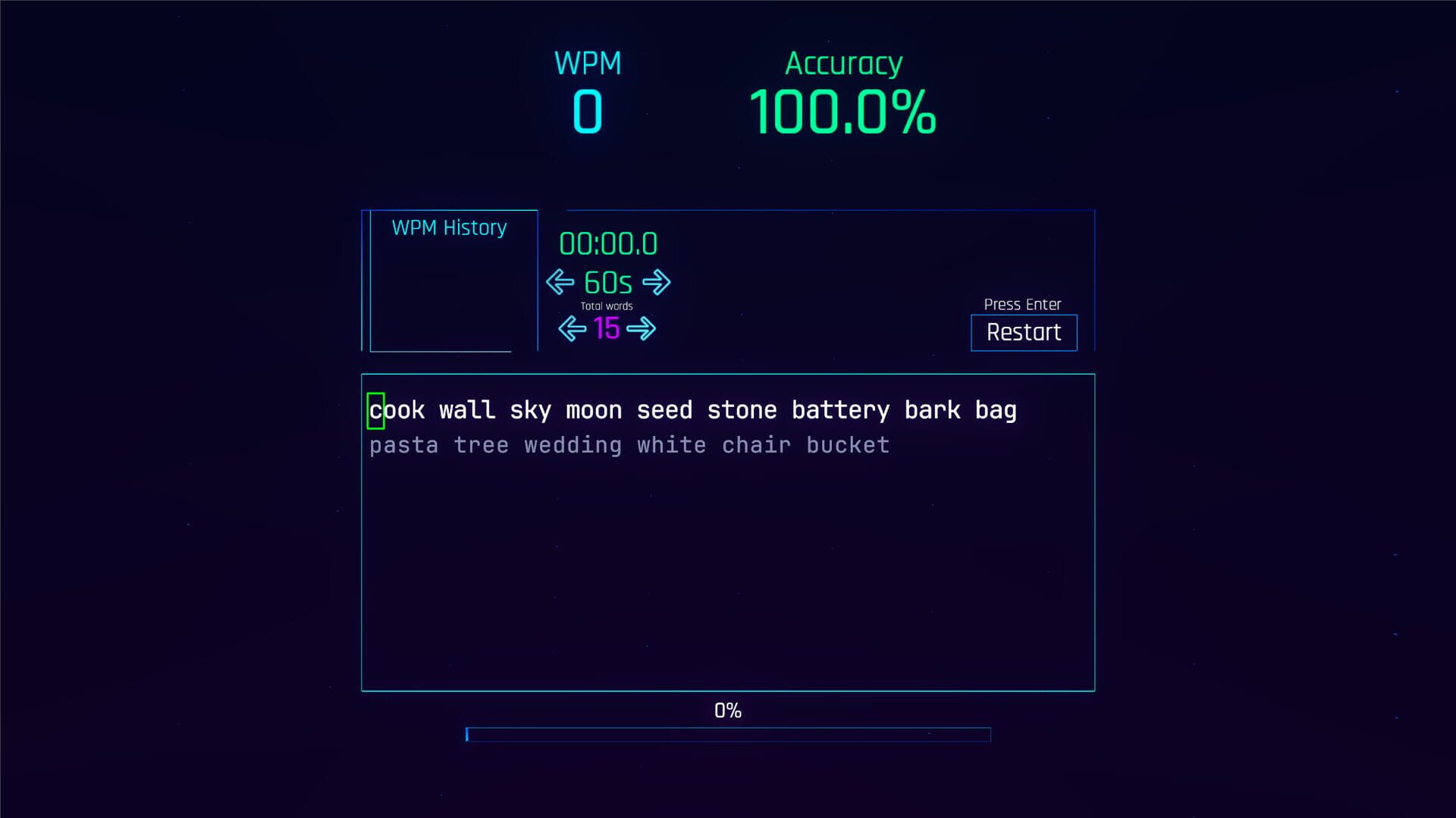1456x818 pixels.
Task: Click the 0% progress label
Action: click(x=727, y=710)
